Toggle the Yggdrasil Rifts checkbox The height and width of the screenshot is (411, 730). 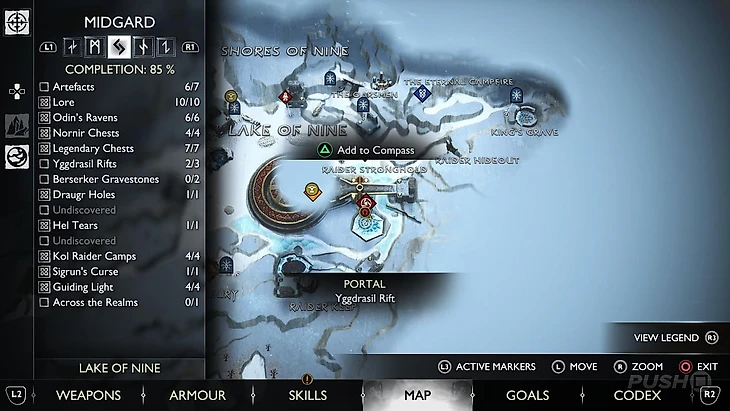44,164
